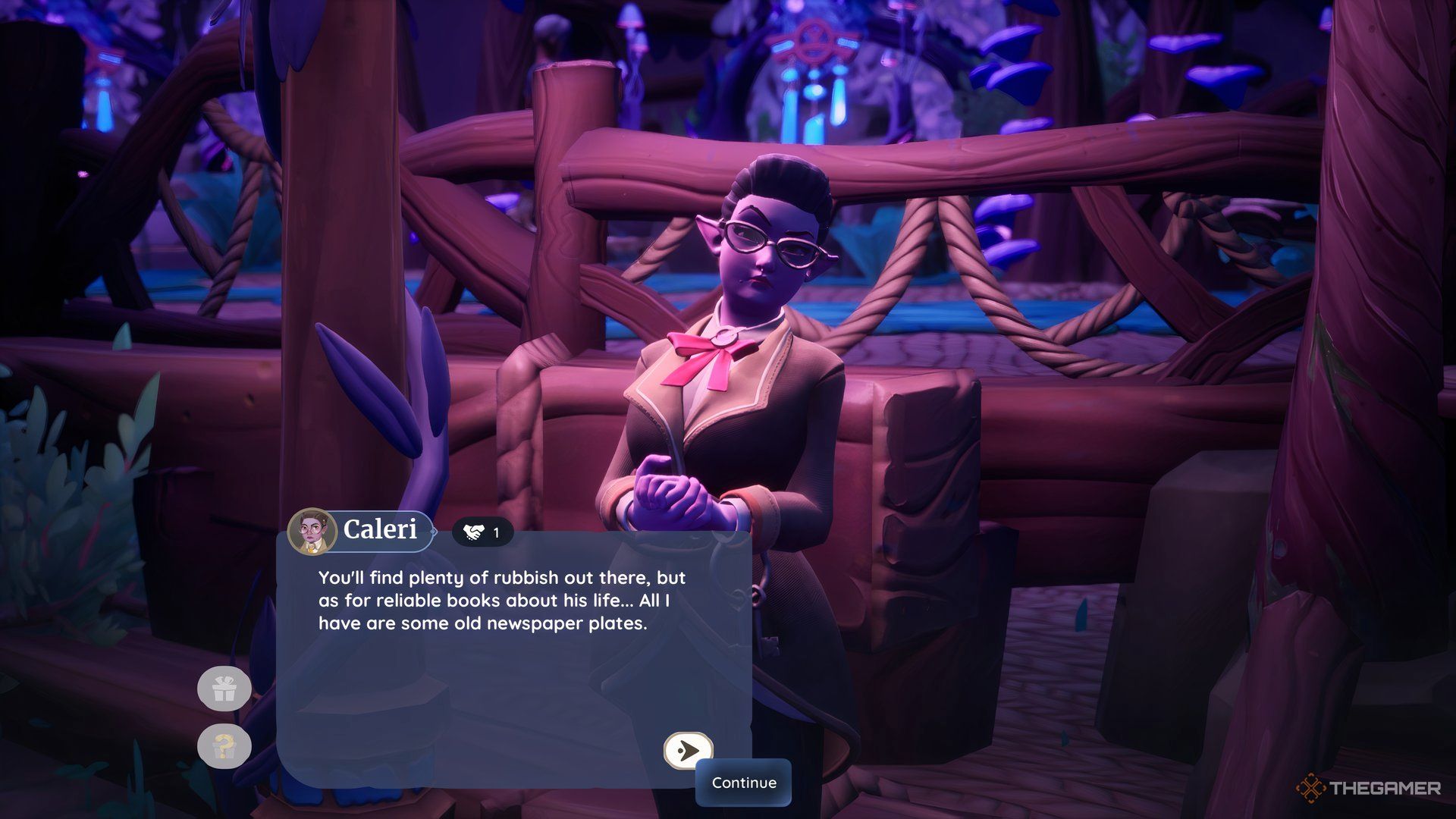Click Caleri's portrait in the dialogue header
1456x819 pixels.
coord(312,532)
